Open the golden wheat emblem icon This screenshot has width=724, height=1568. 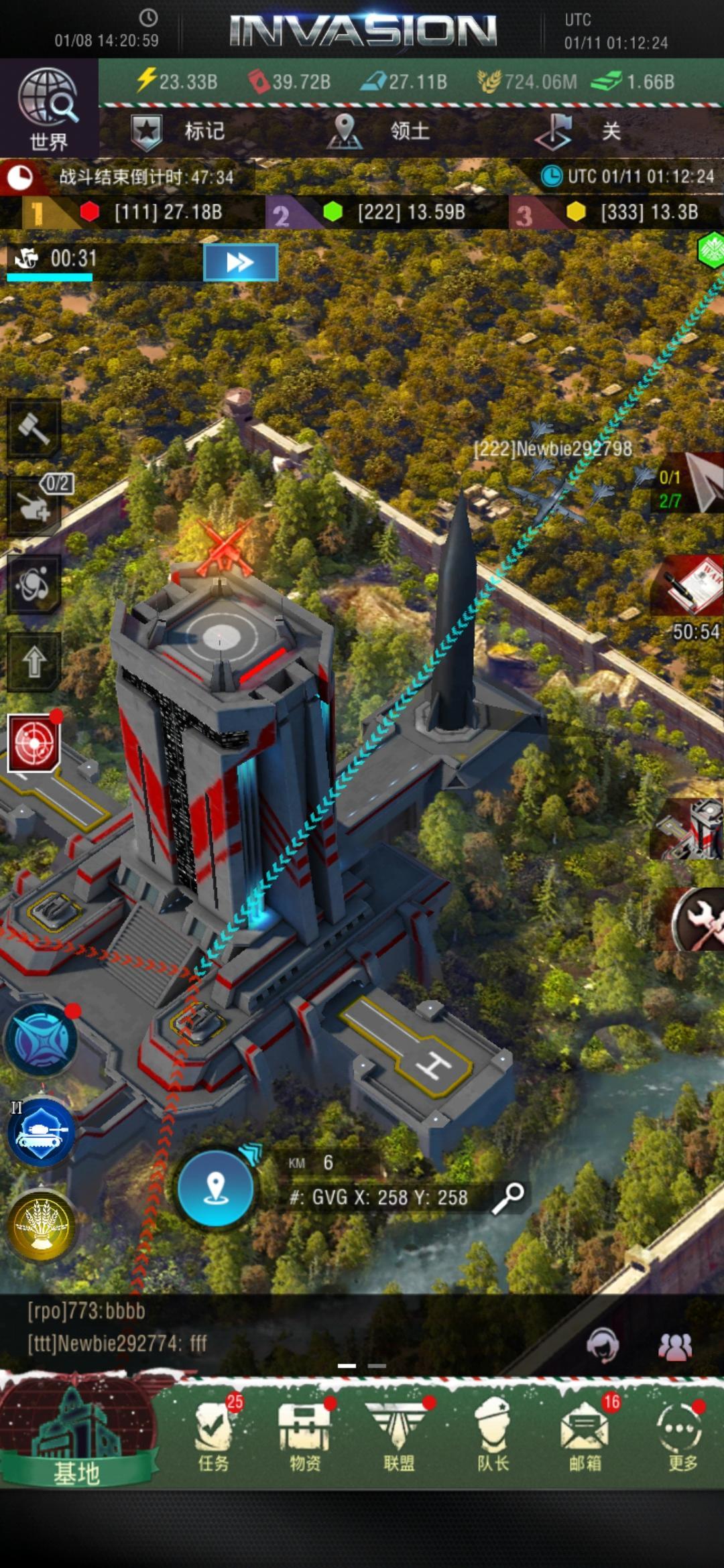click(42, 1226)
